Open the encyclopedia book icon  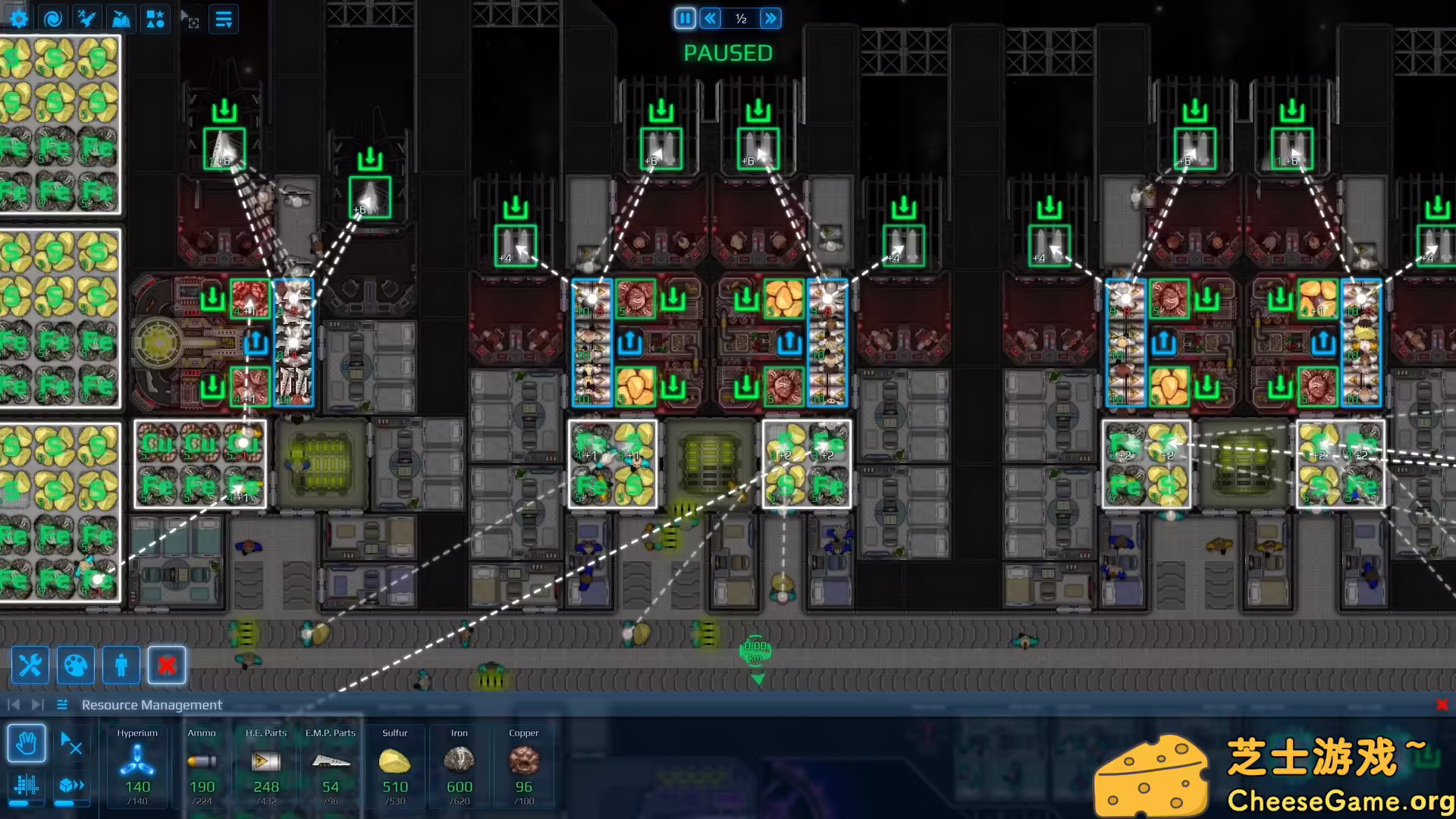[x=121, y=18]
